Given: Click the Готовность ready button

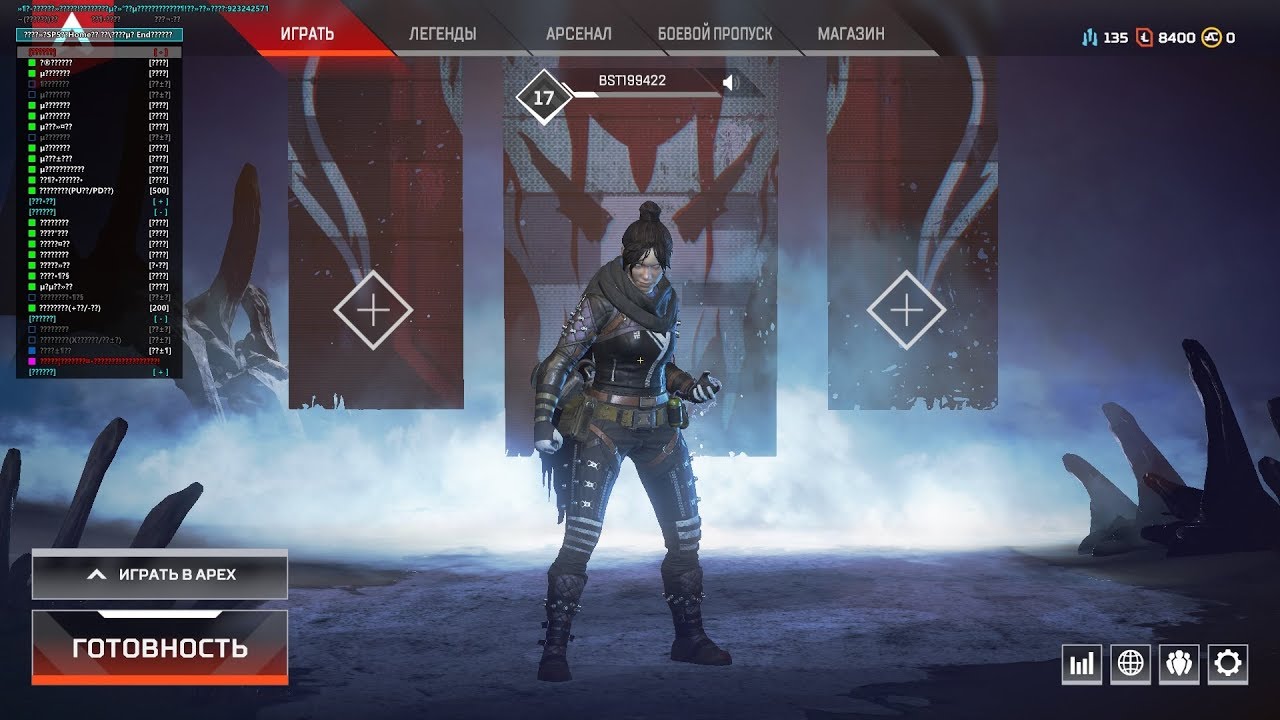Looking at the screenshot, I should pyautogui.click(x=160, y=648).
